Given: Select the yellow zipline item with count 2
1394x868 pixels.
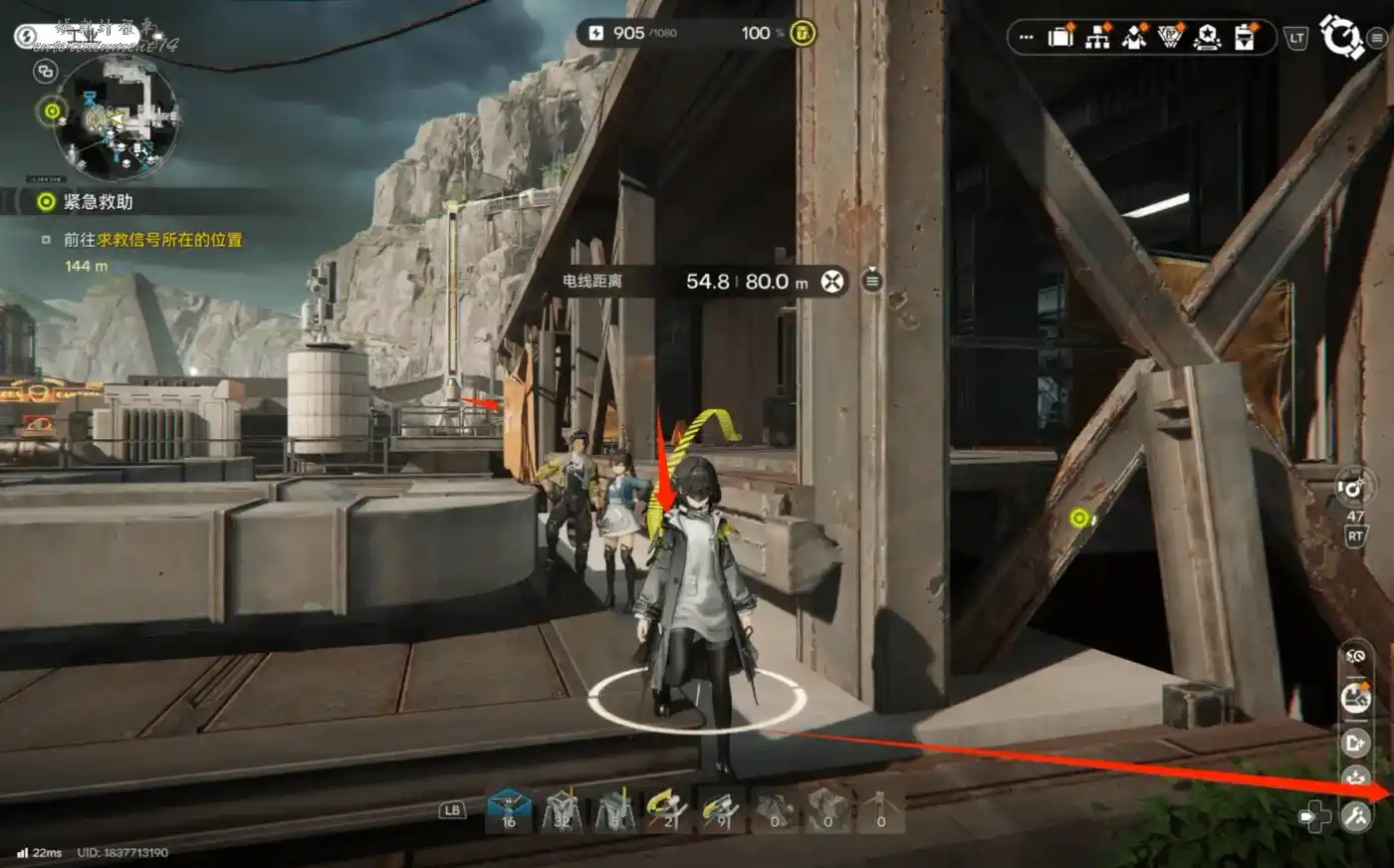Looking at the screenshot, I should point(667,809).
